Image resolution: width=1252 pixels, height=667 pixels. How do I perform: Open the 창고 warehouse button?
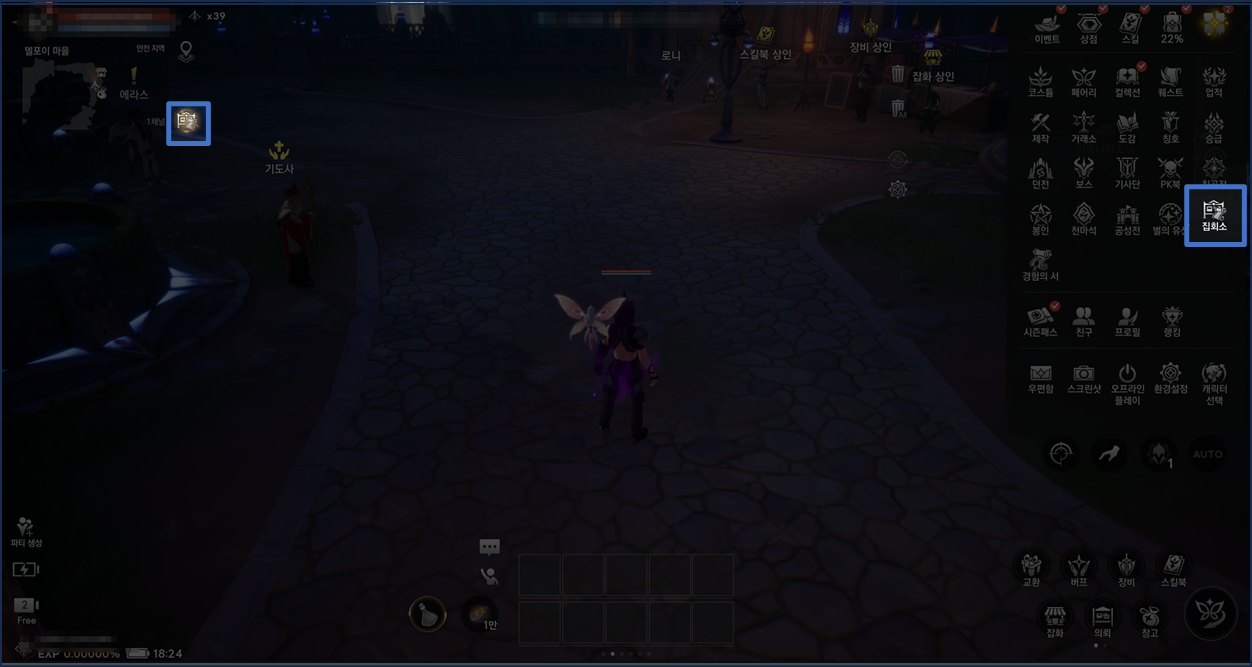(x=1149, y=618)
